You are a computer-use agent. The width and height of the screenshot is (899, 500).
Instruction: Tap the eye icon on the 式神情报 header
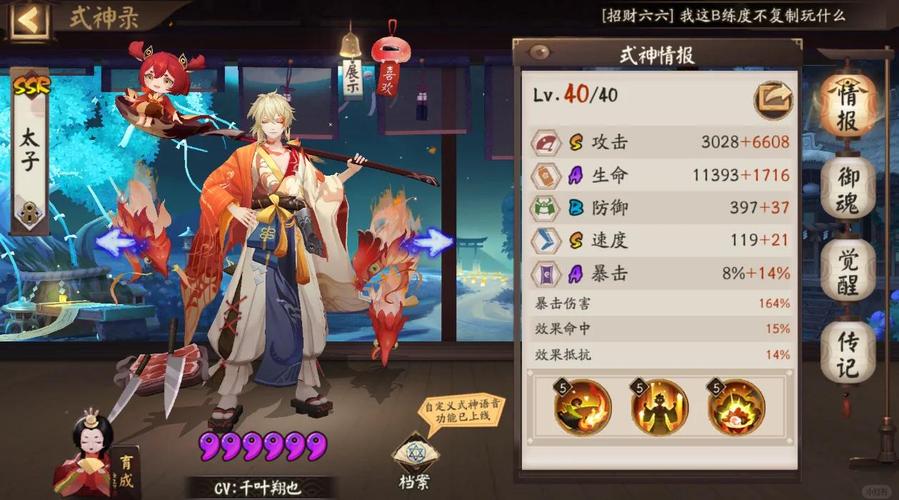coord(540,52)
